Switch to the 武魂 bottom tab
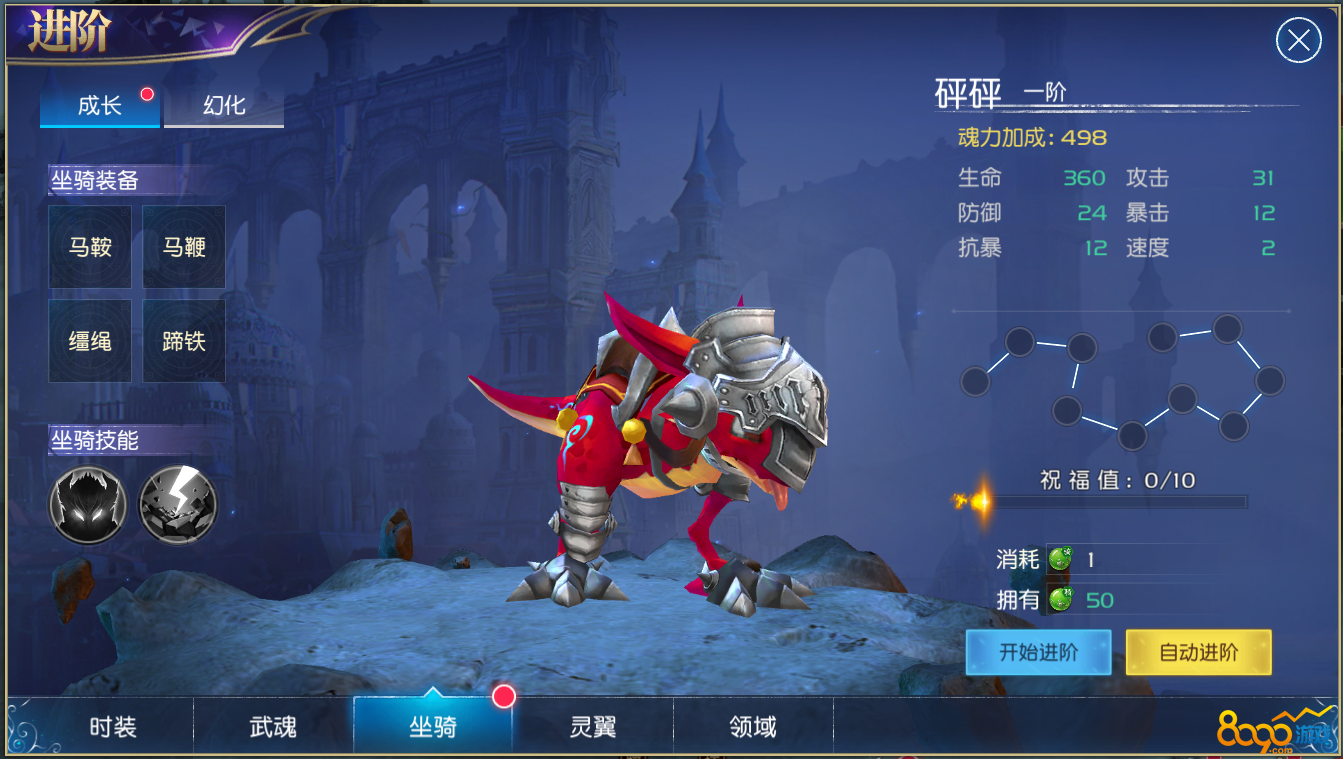 tap(273, 727)
